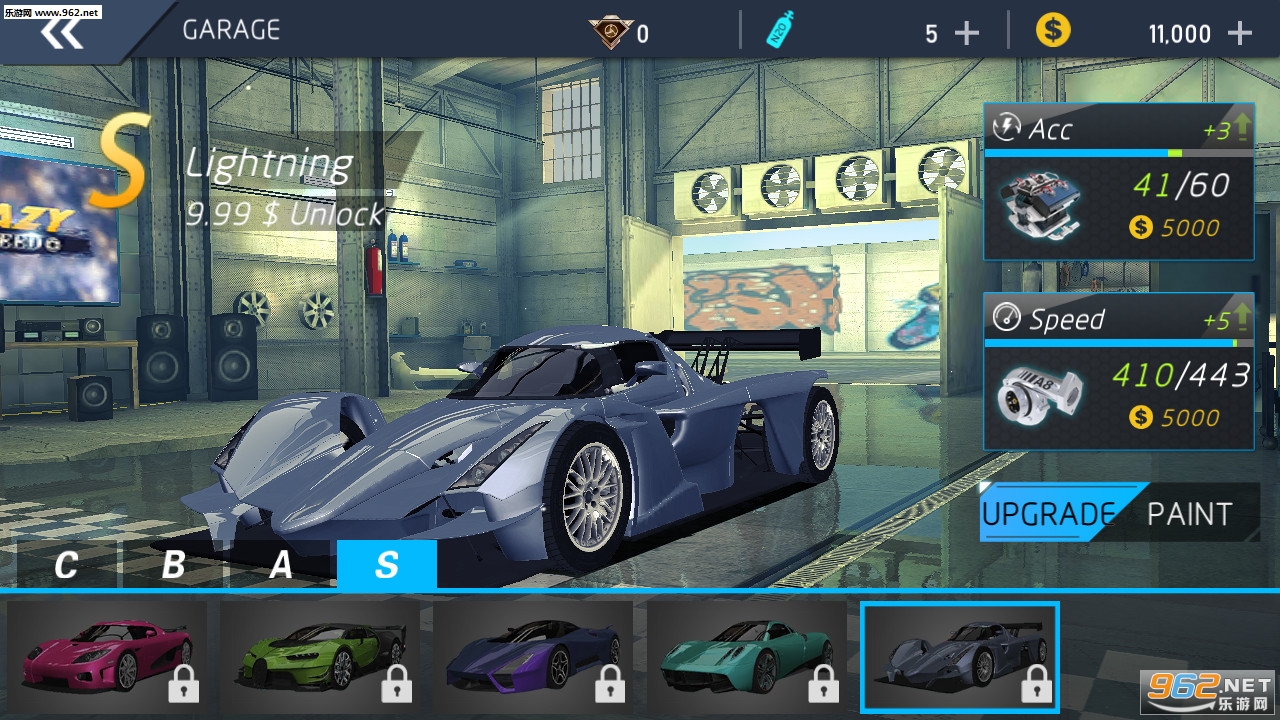
Task: Switch to the UPGRADE tab
Action: point(1048,513)
